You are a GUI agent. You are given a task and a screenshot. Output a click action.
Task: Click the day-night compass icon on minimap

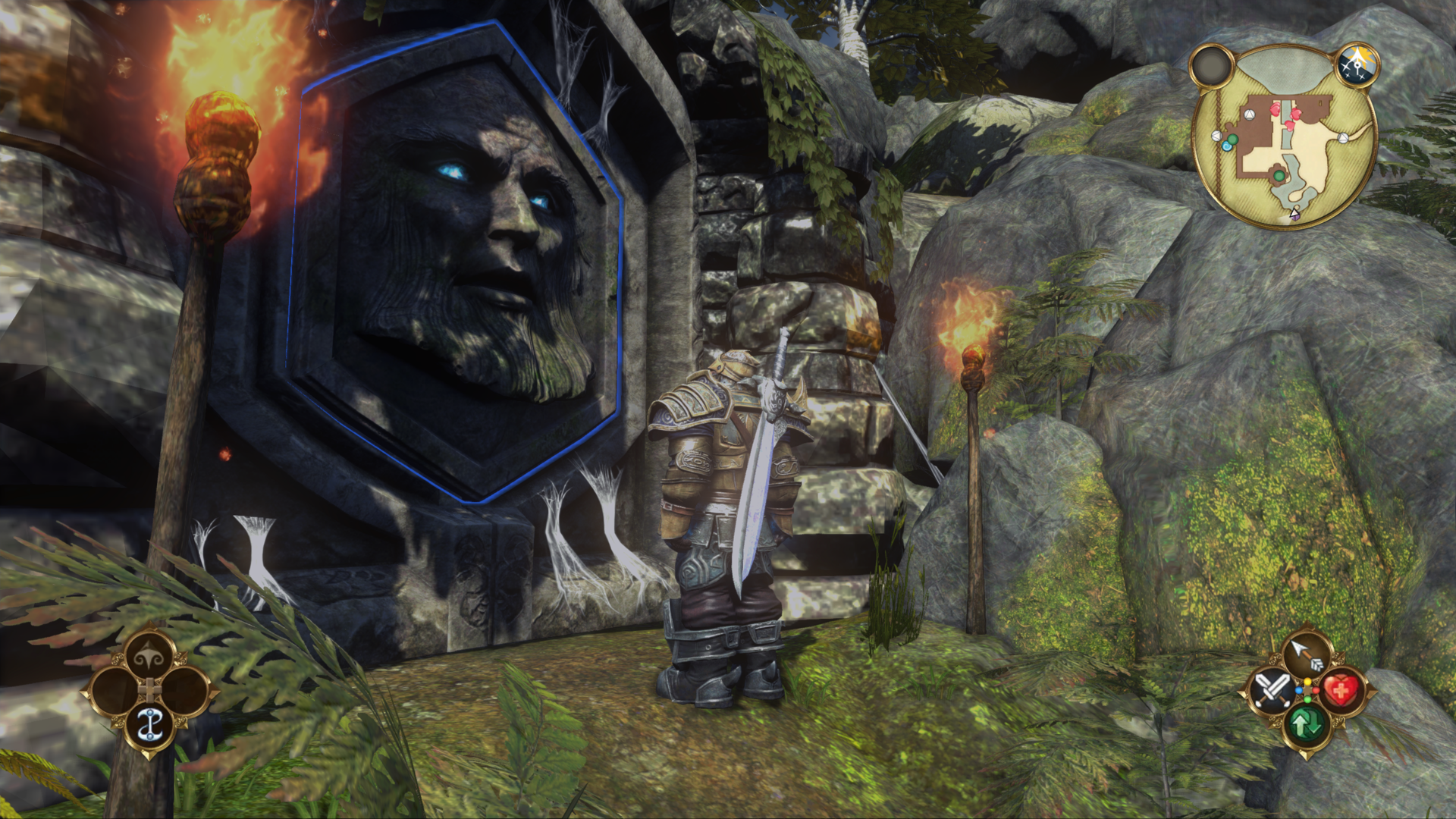point(1357,64)
